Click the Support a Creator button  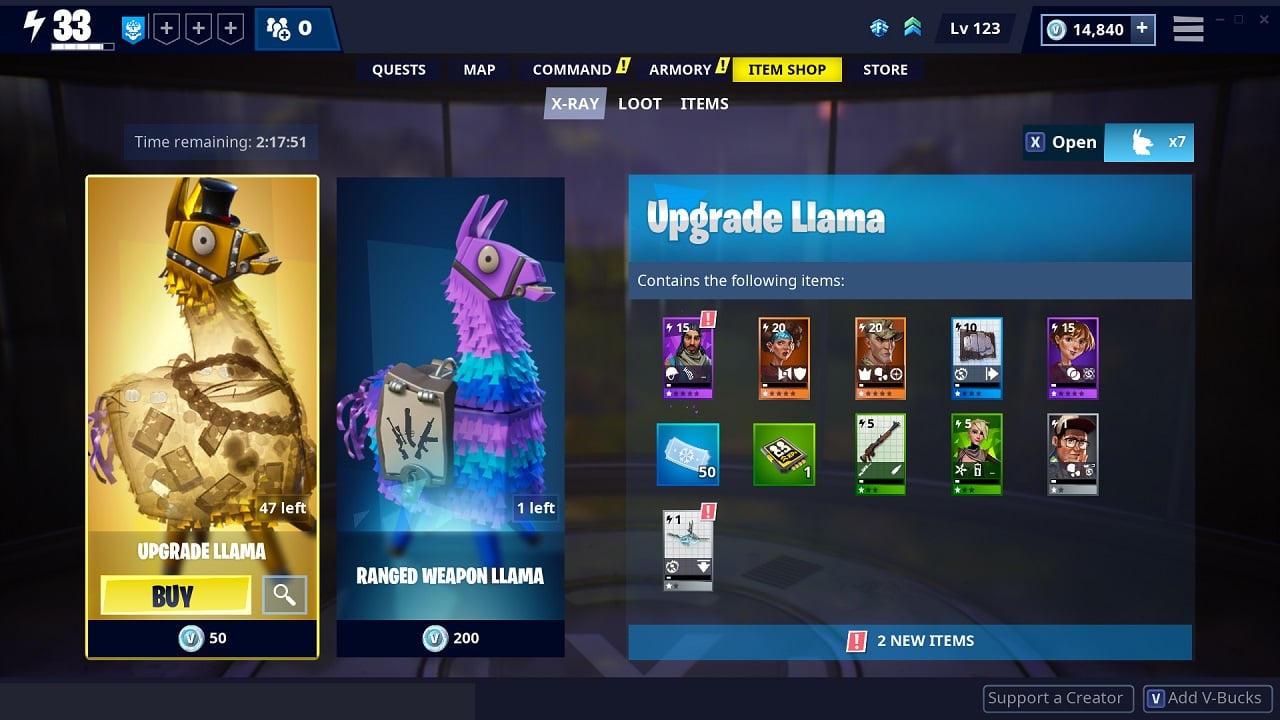(x=1057, y=697)
